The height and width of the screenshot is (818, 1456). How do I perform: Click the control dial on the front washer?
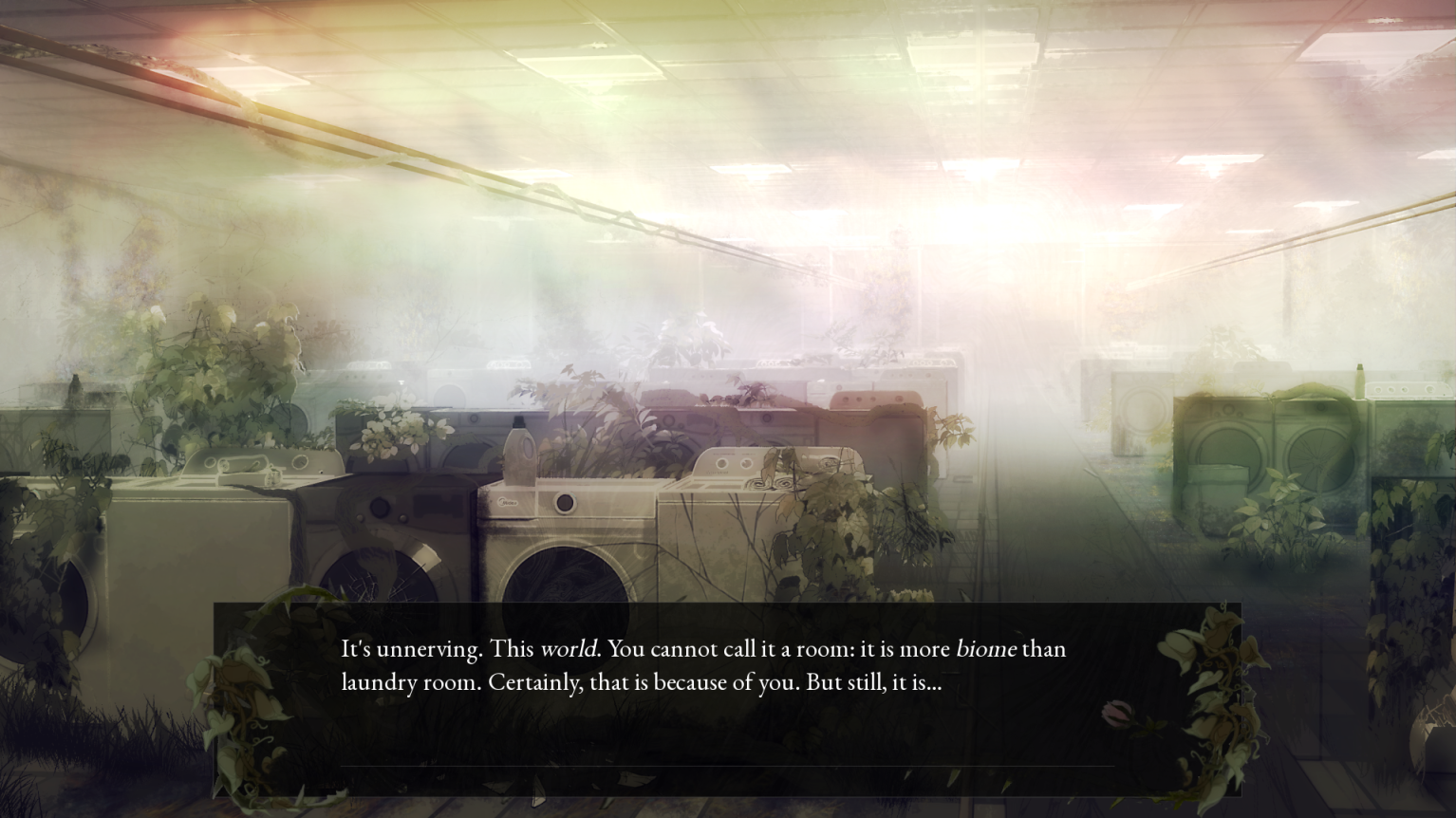click(x=566, y=503)
